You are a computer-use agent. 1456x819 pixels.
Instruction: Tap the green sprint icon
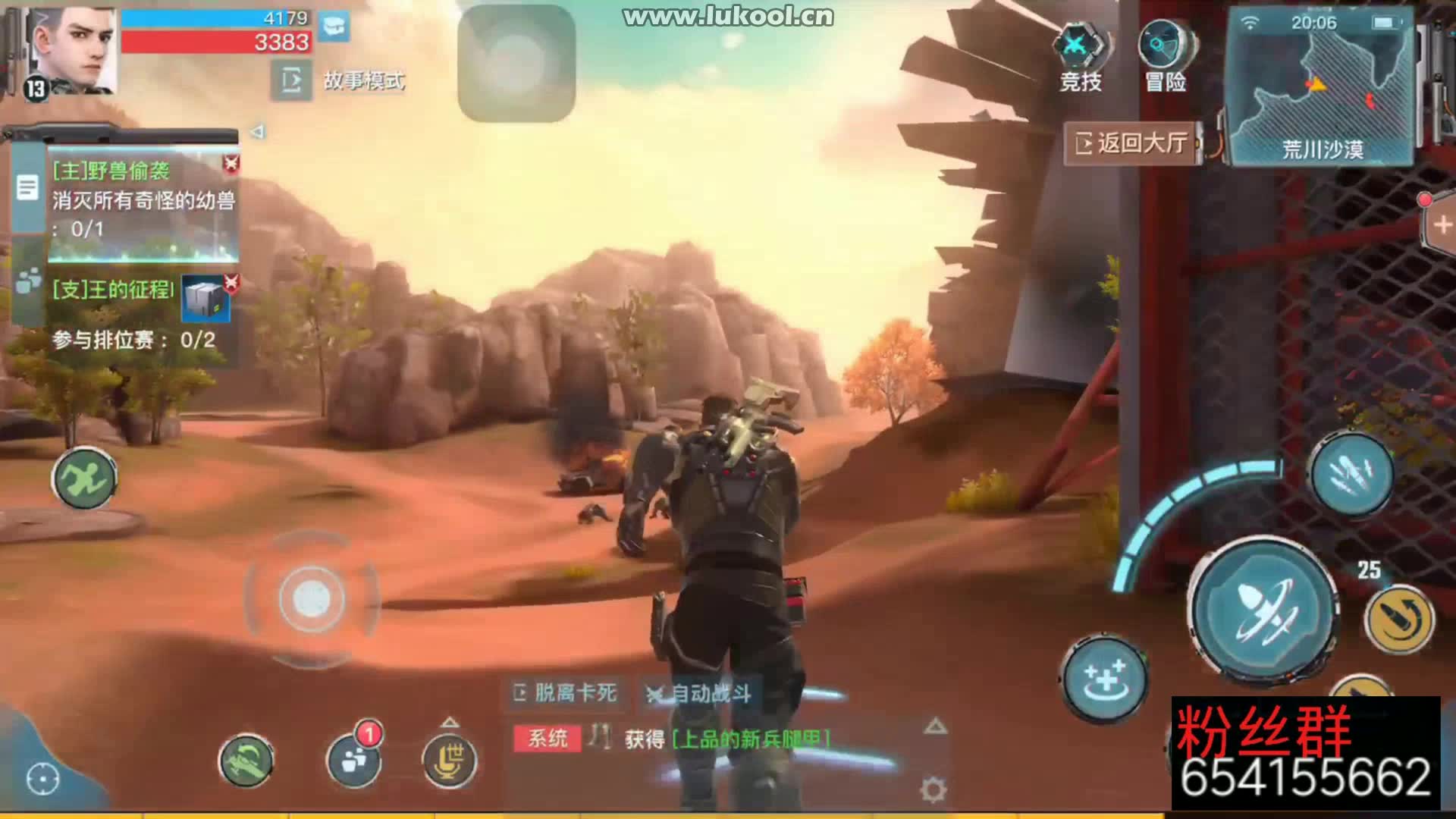85,478
